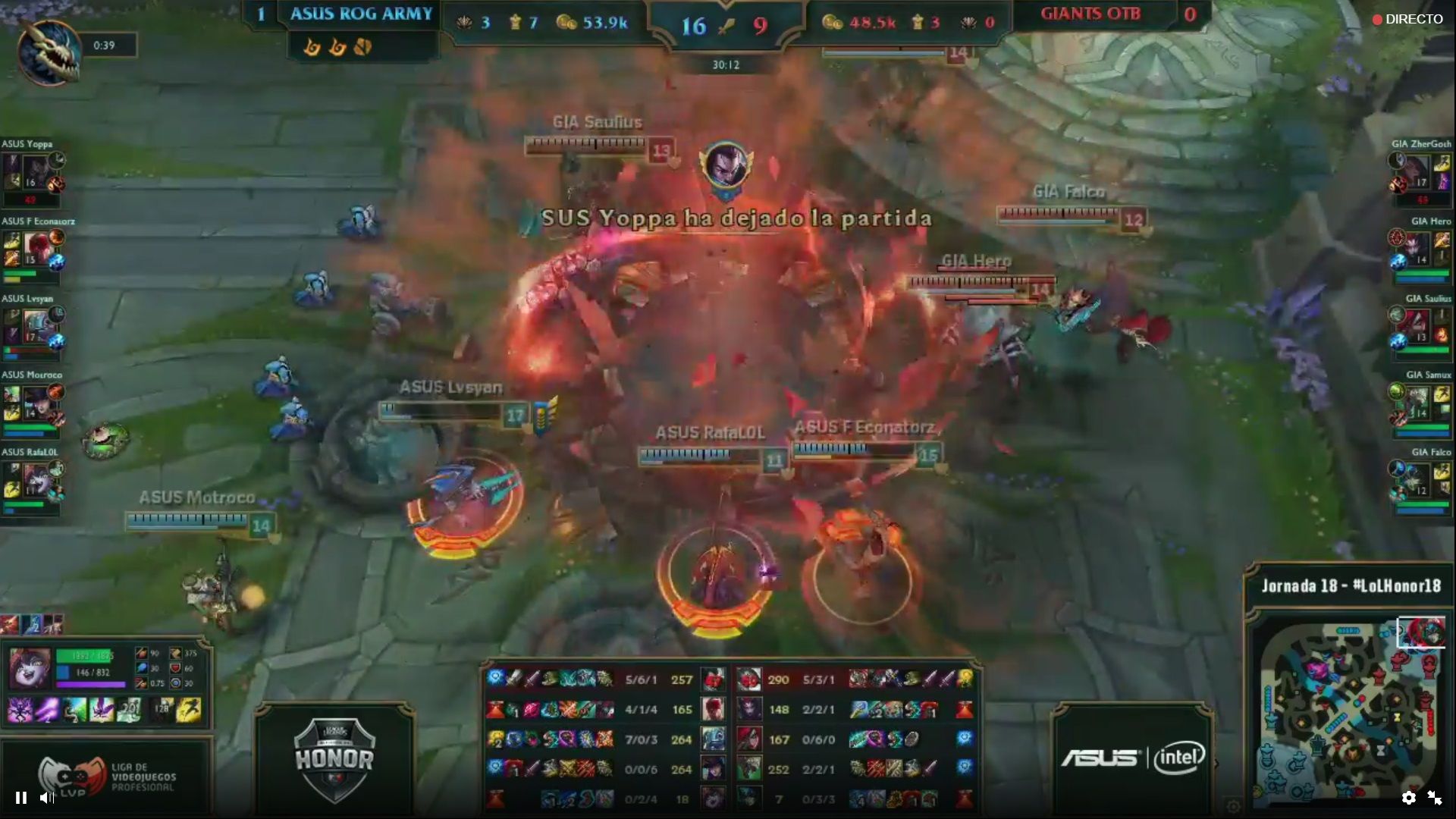Click the selected champion's large portrait
Image resolution: width=1456 pixels, height=819 pixels.
(30, 668)
